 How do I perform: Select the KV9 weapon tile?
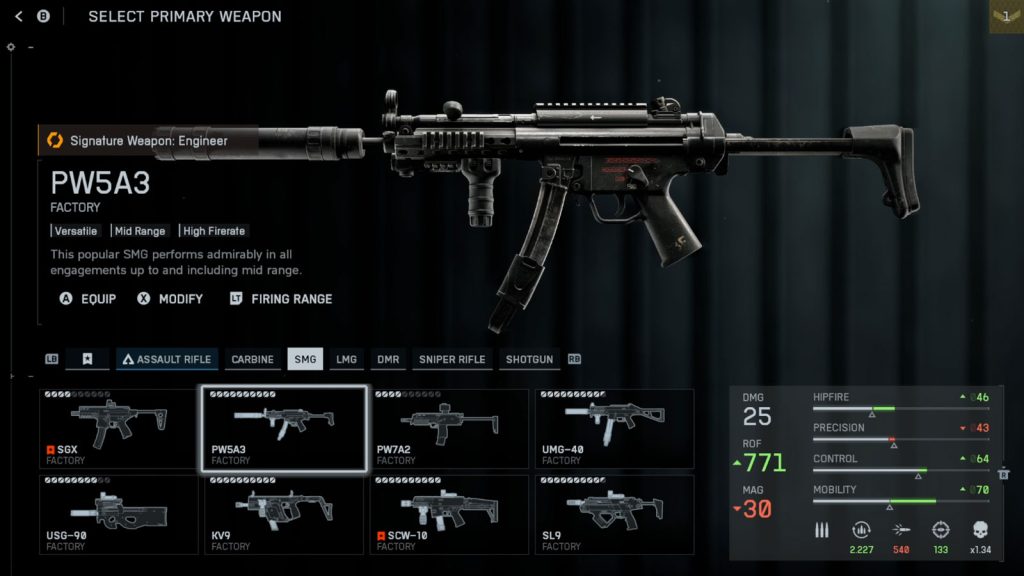tap(285, 515)
